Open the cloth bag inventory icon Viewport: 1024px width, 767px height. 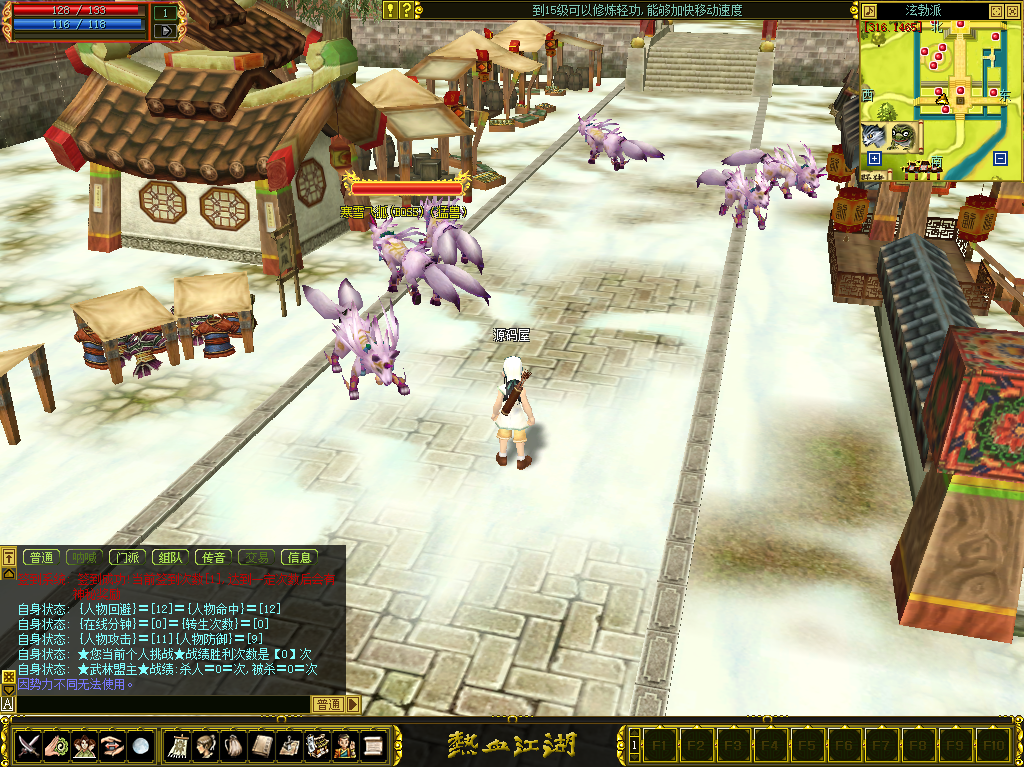[234, 745]
